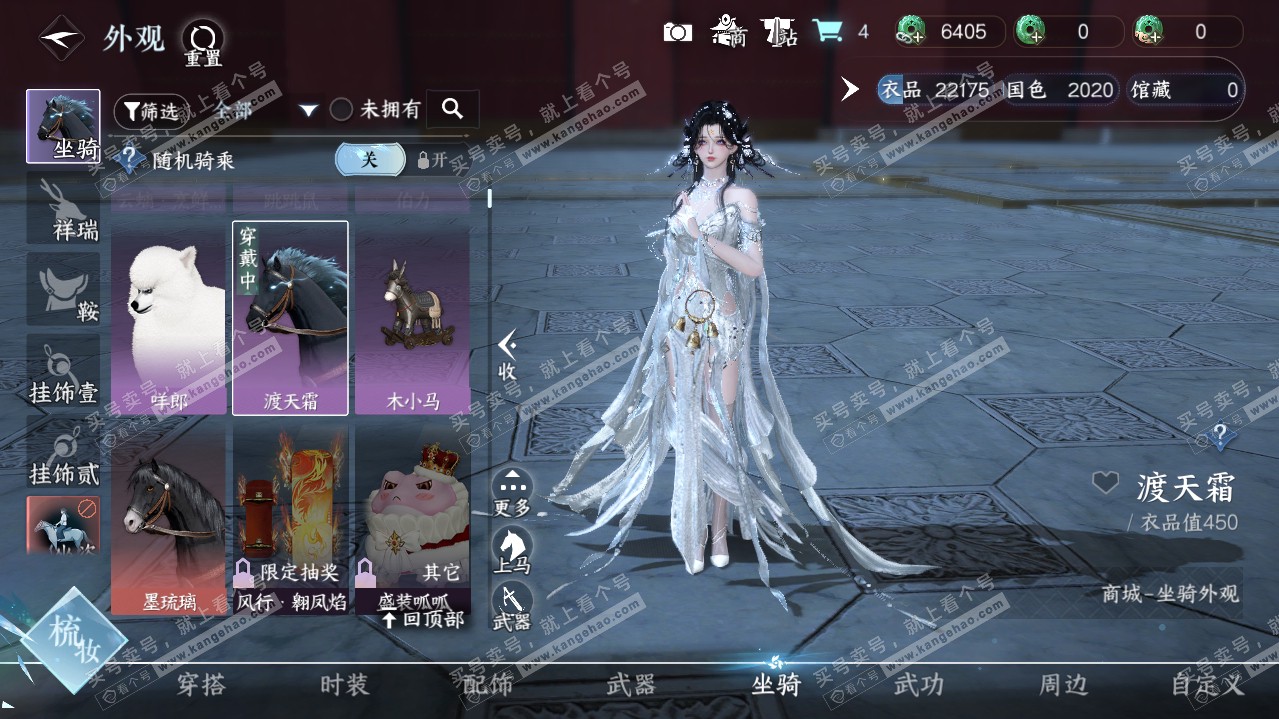Mount the horse with 上马 button
This screenshot has height=719, width=1279.
[512, 549]
